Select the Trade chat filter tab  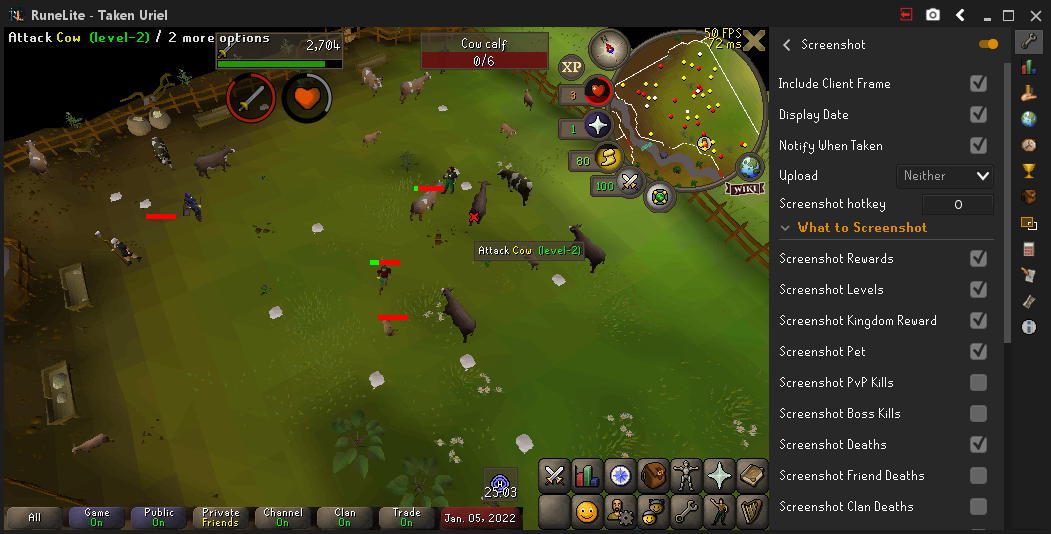[x=406, y=517]
